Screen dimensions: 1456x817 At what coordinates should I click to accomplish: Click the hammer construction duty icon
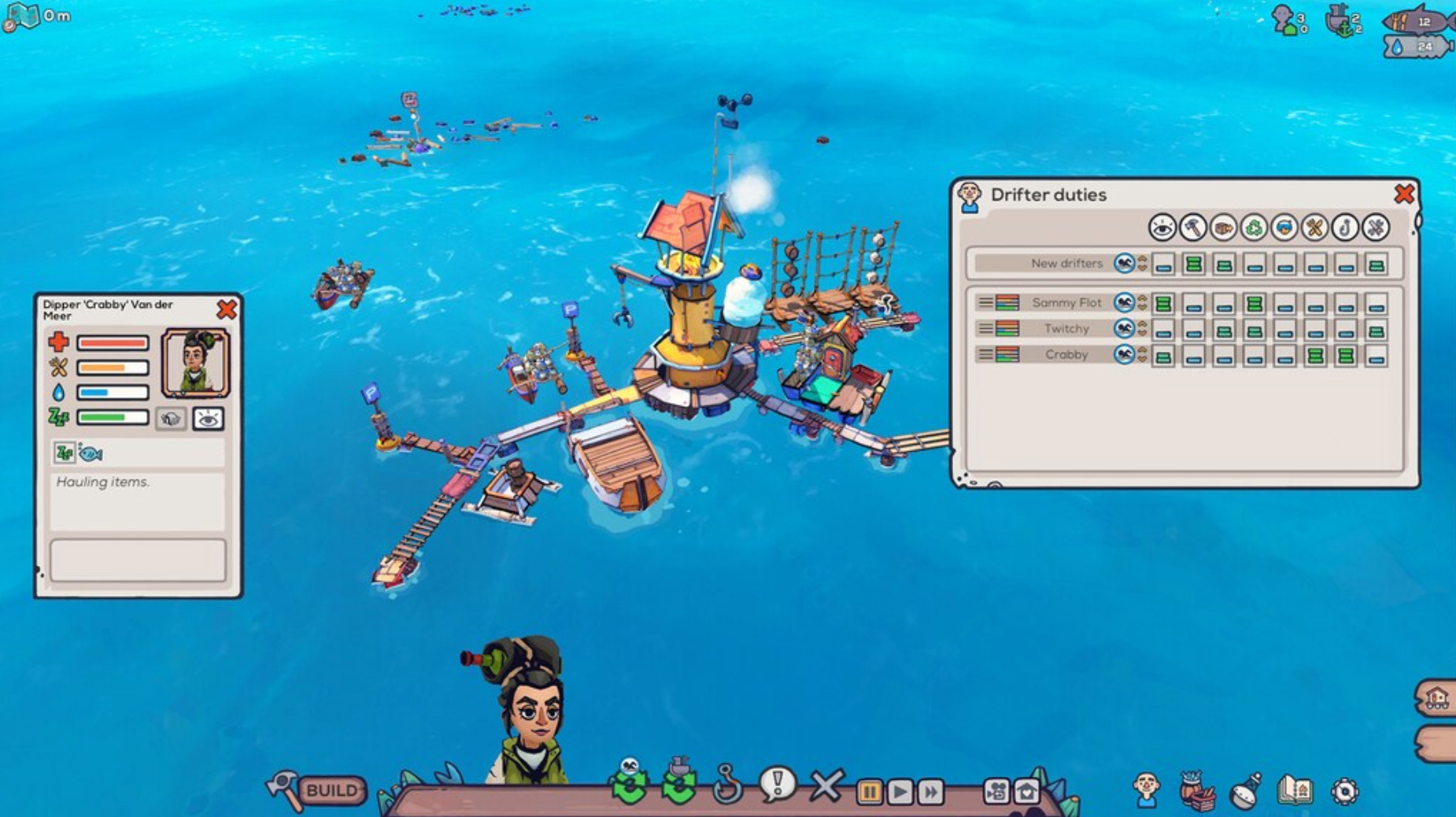click(x=1192, y=229)
